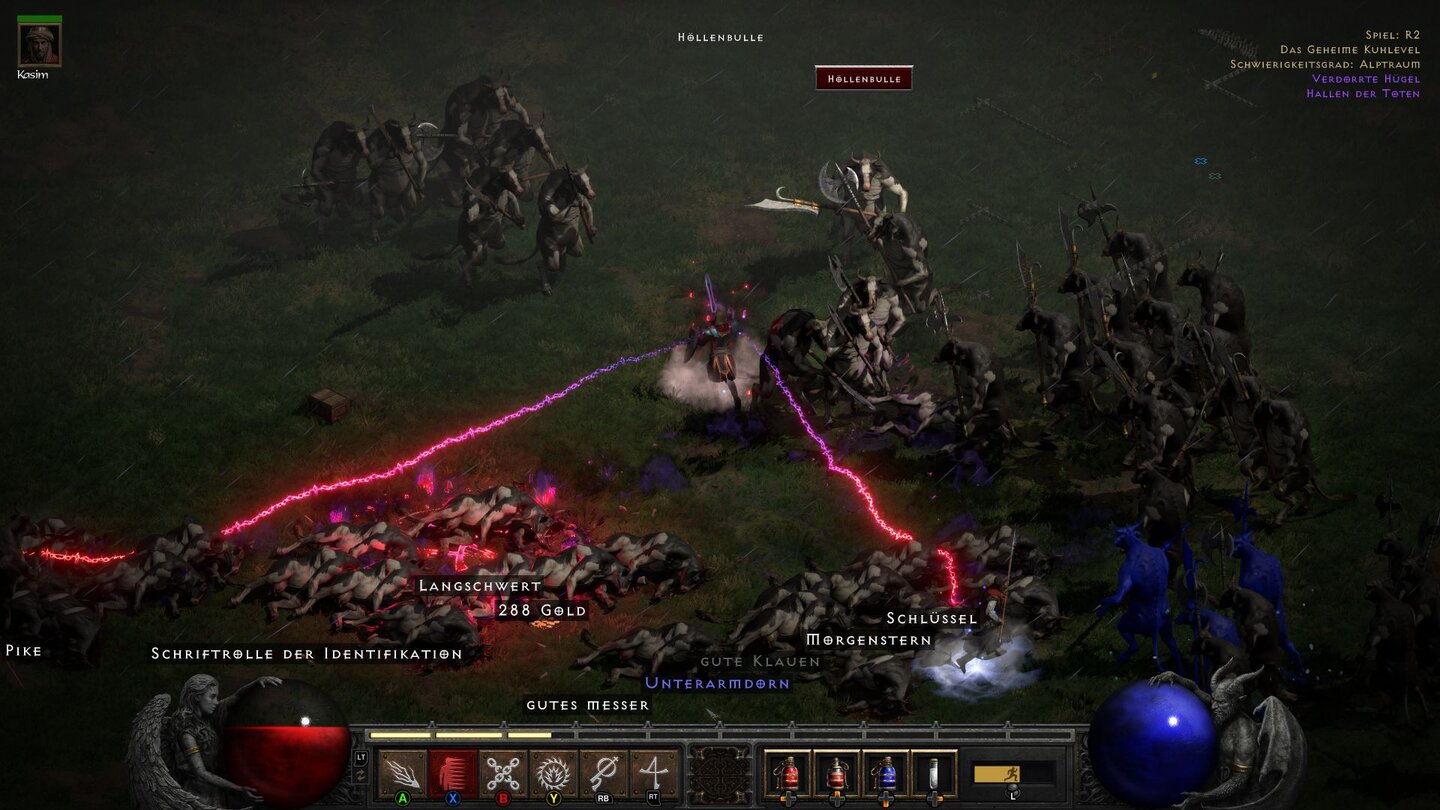Image resolution: width=1440 pixels, height=810 pixels.
Task: Pick up the Langschwert on the ground
Action: [478, 586]
